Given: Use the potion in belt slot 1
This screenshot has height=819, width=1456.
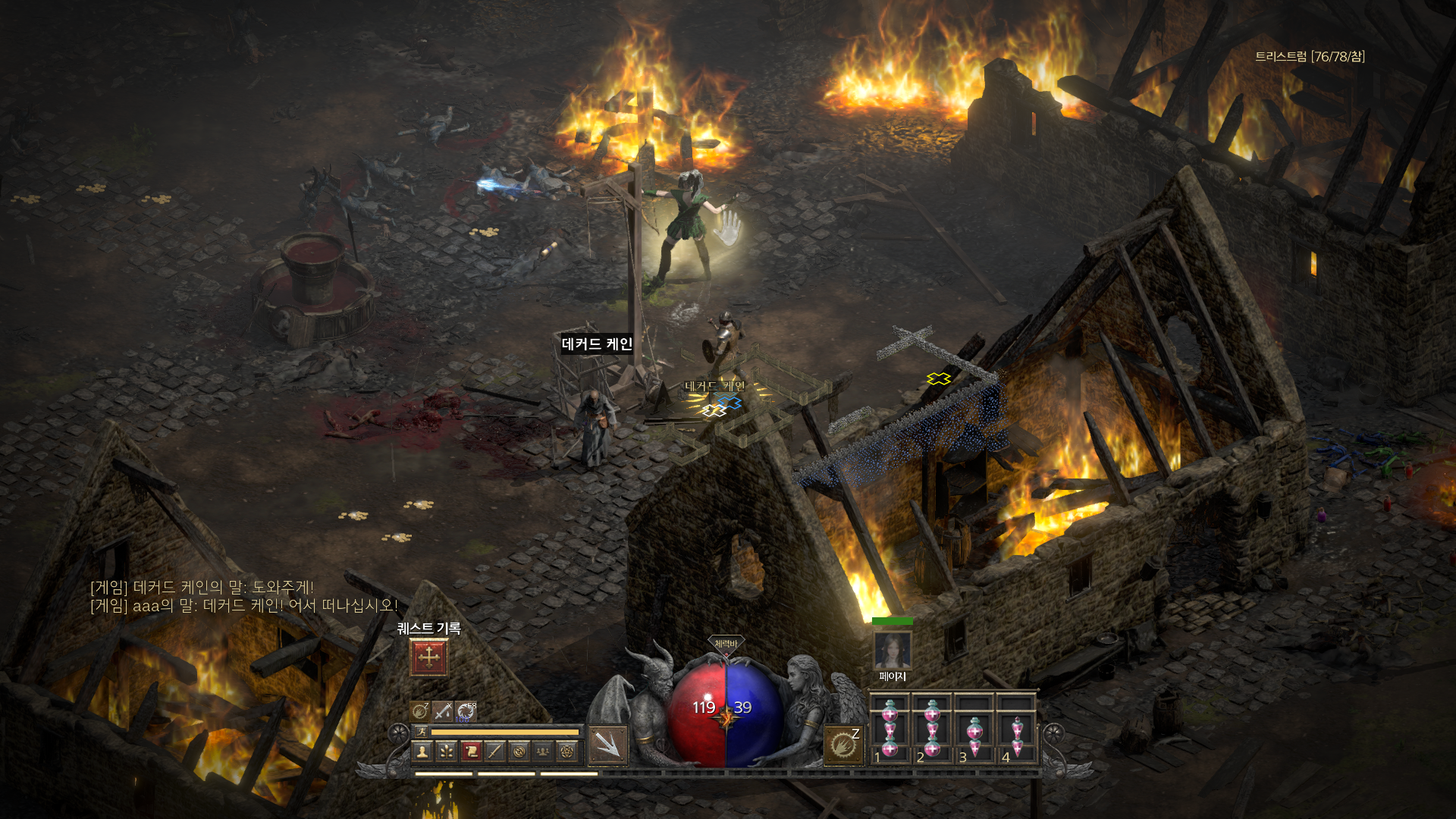Looking at the screenshot, I should click(x=890, y=730).
